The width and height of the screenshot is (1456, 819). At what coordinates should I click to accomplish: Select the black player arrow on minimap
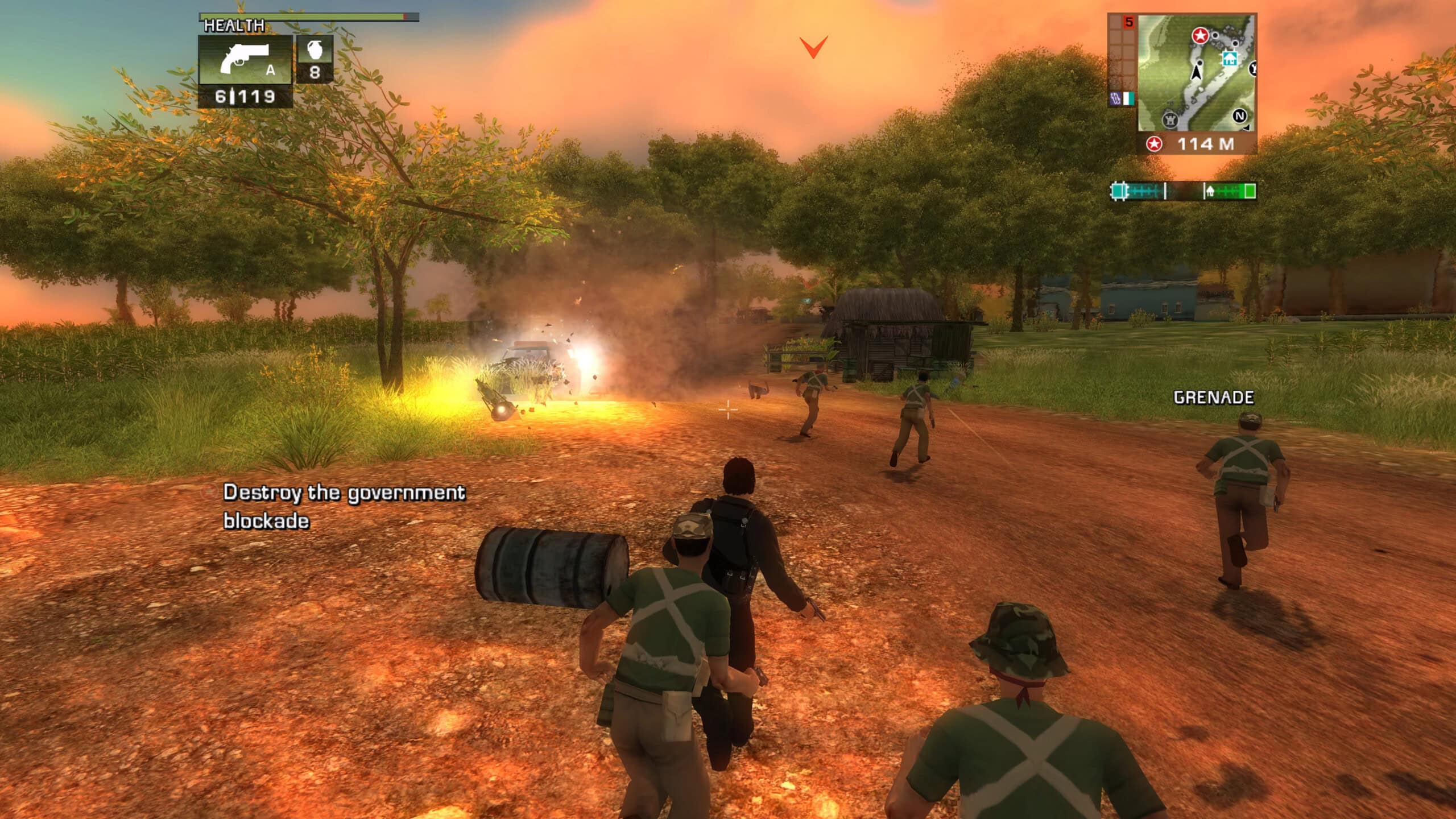pyautogui.click(x=1196, y=72)
